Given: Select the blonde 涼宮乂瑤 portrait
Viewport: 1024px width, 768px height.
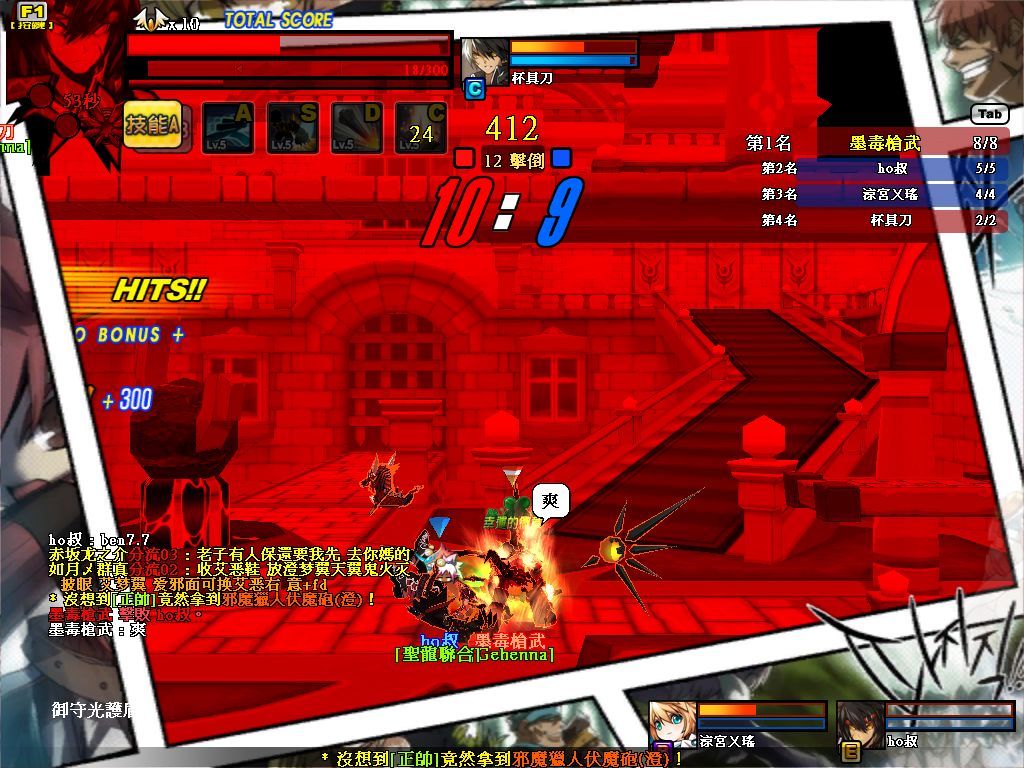Looking at the screenshot, I should 673,724.
